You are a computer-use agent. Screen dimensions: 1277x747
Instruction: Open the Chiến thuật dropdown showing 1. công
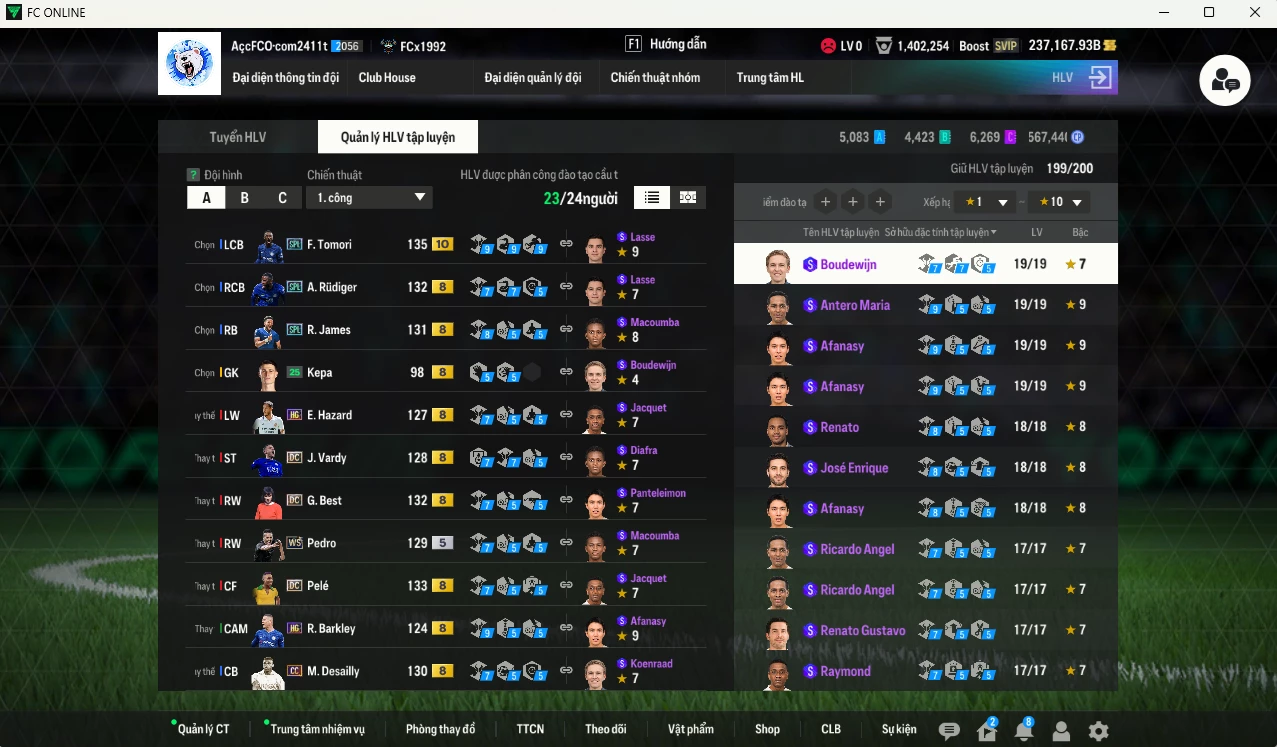click(x=369, y=198)
